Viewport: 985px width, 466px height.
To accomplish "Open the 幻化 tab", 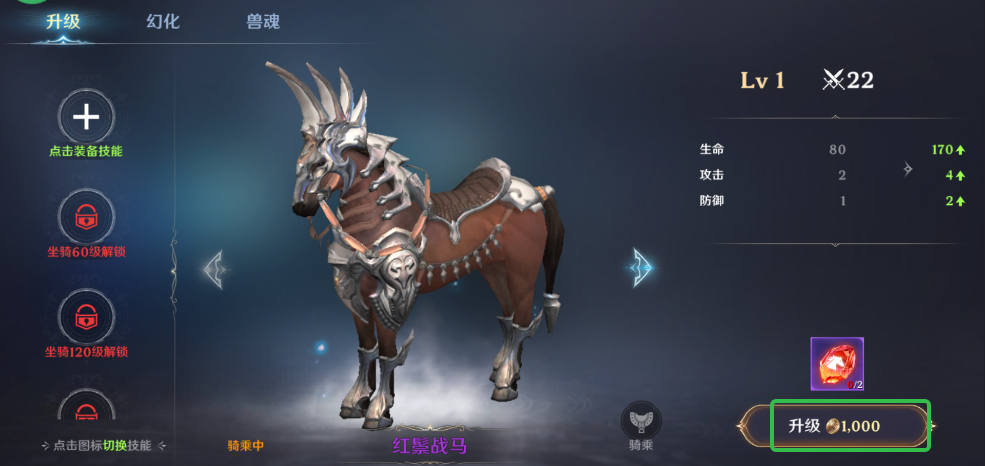I will point(163,21).
